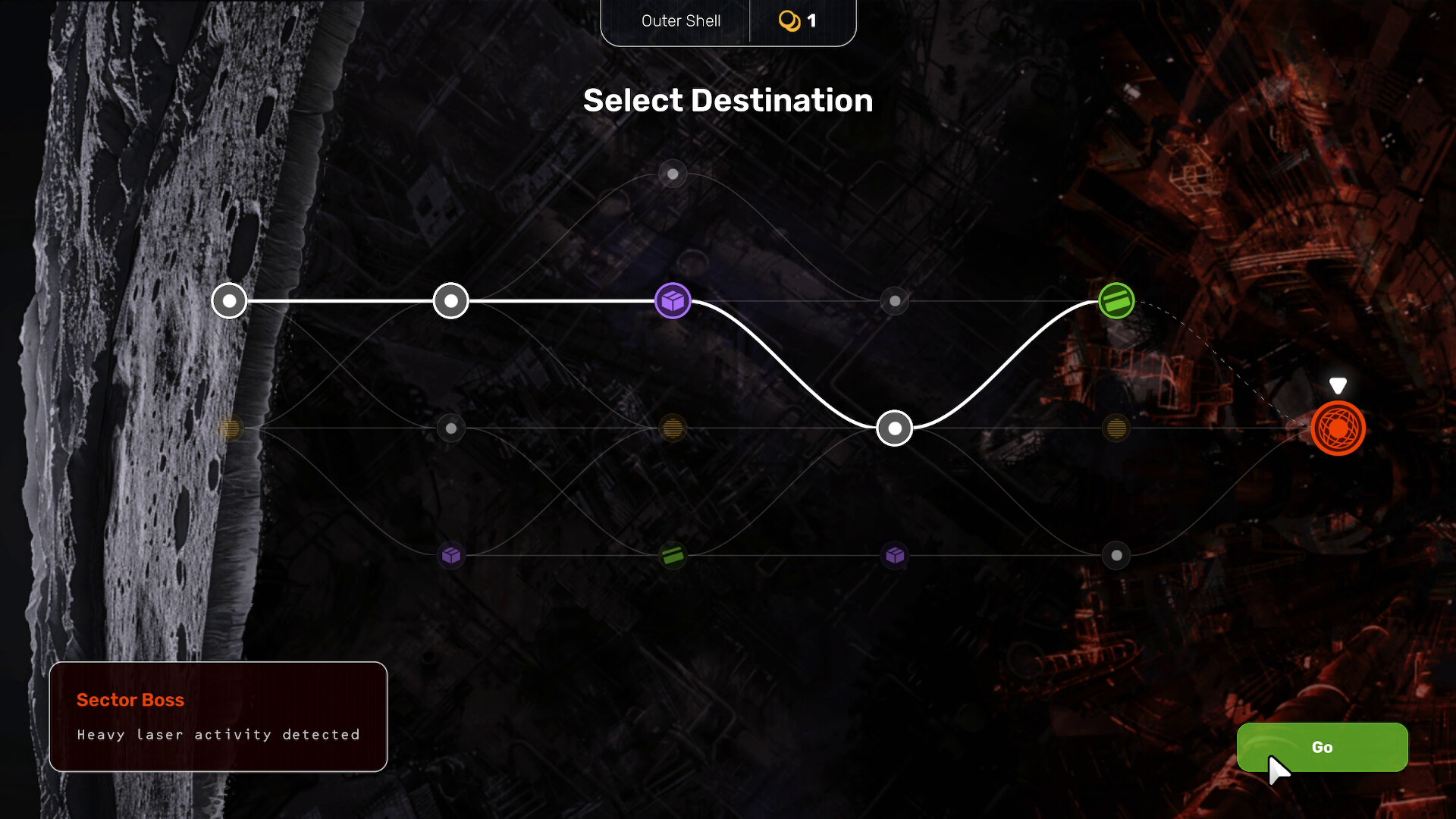Screen dimensions: 1456x819
Task: Select the dim yellow coin node mid-left
Action: (230, 428)
